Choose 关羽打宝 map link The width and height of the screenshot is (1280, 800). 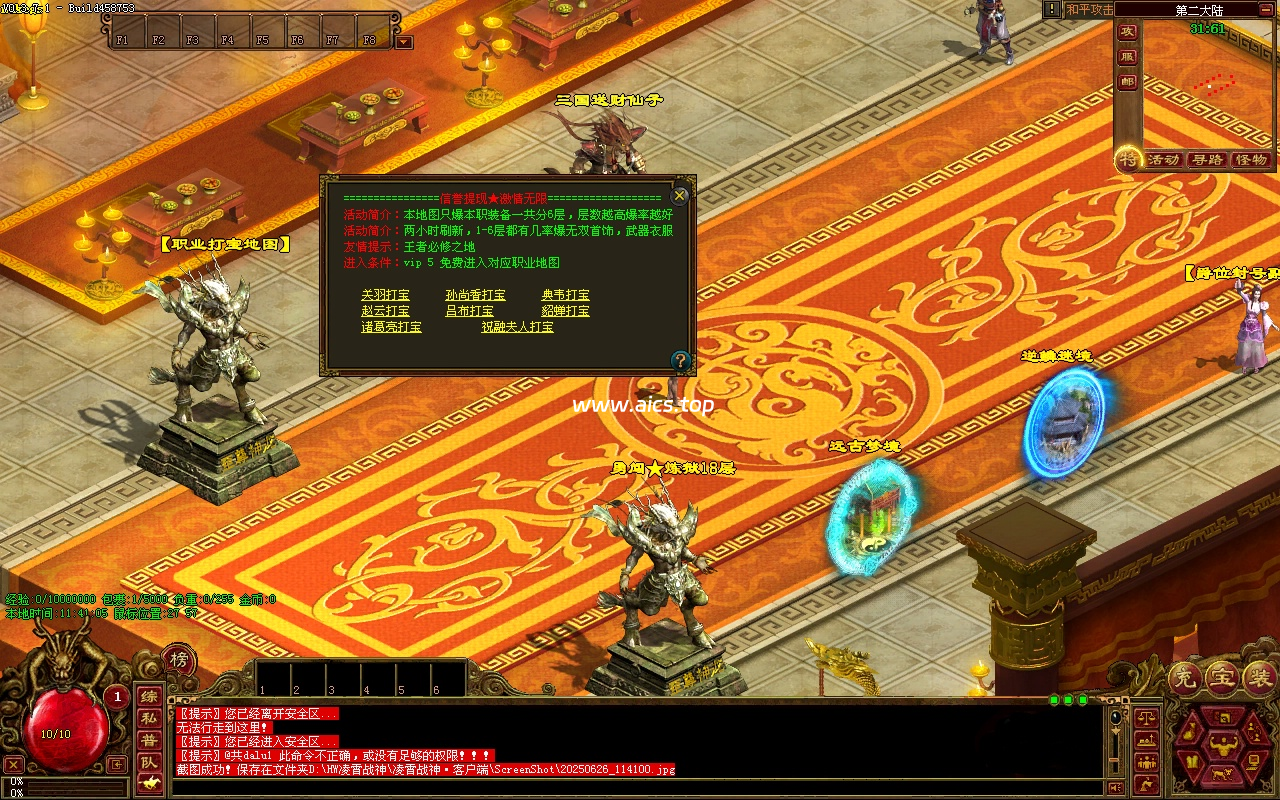pos(385,295)
